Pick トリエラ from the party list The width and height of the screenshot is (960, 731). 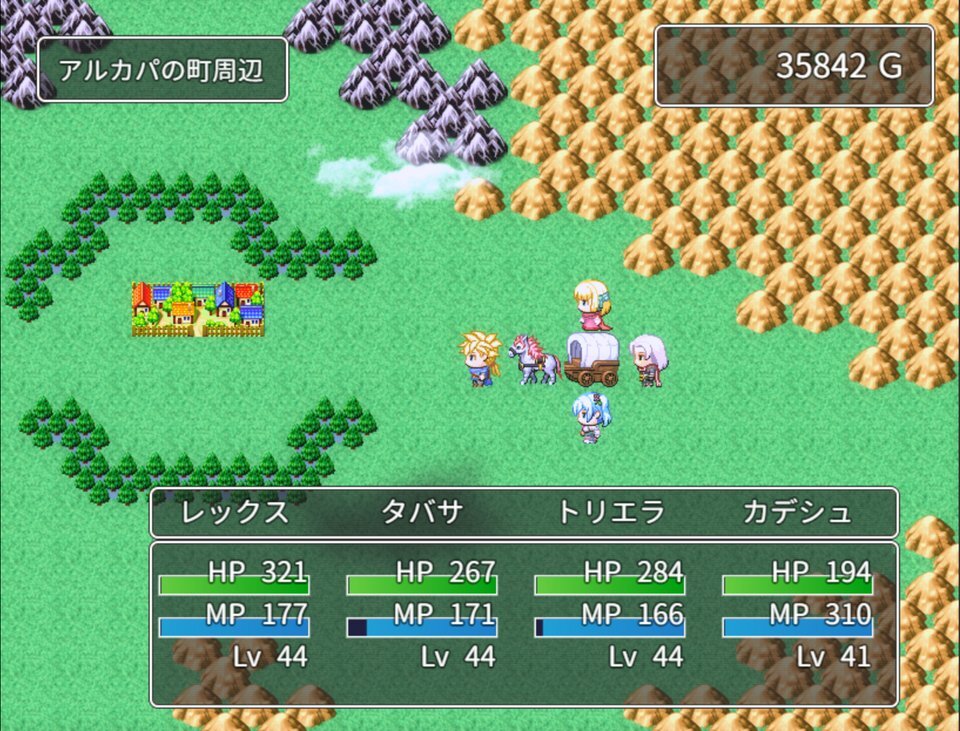pyautogui.click(x=610, y=513)
